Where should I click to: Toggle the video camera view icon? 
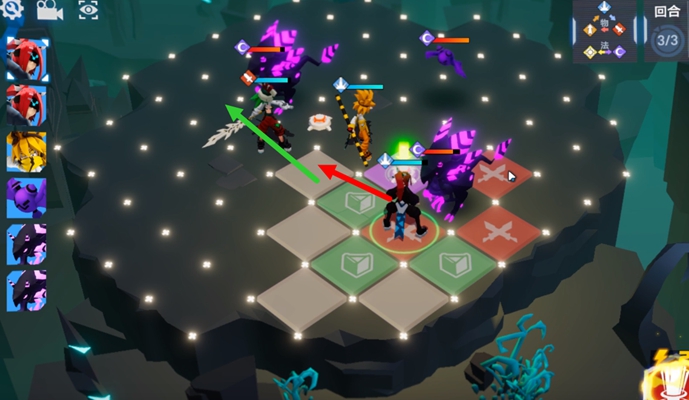coord(49,10)
